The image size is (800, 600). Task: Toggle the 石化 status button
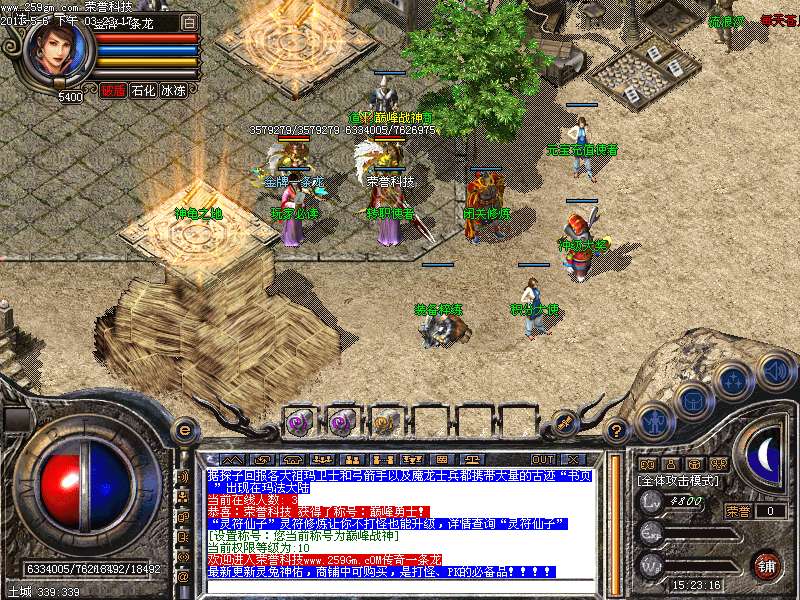[143, 90]
